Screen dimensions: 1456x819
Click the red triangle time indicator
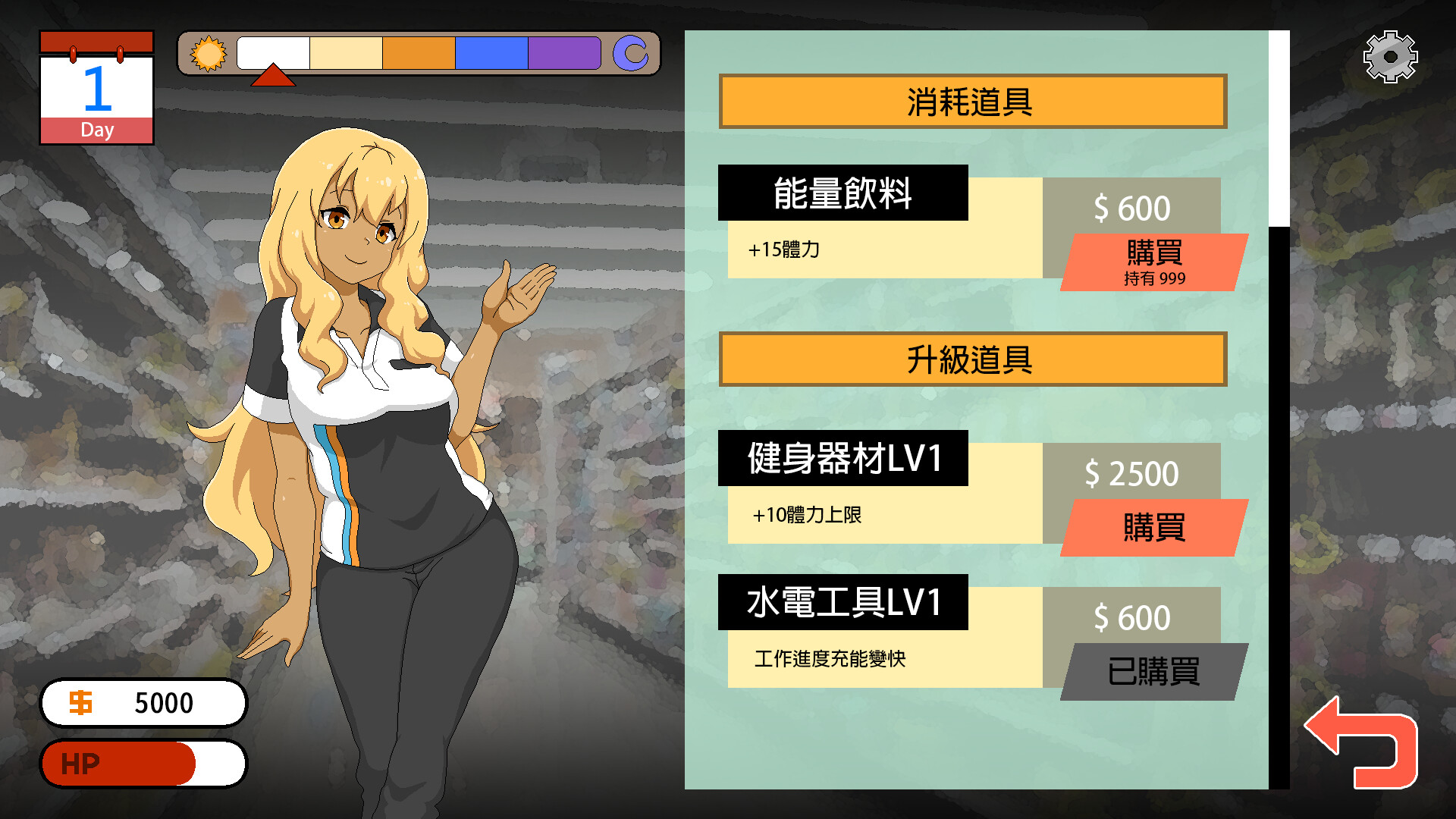275,75
